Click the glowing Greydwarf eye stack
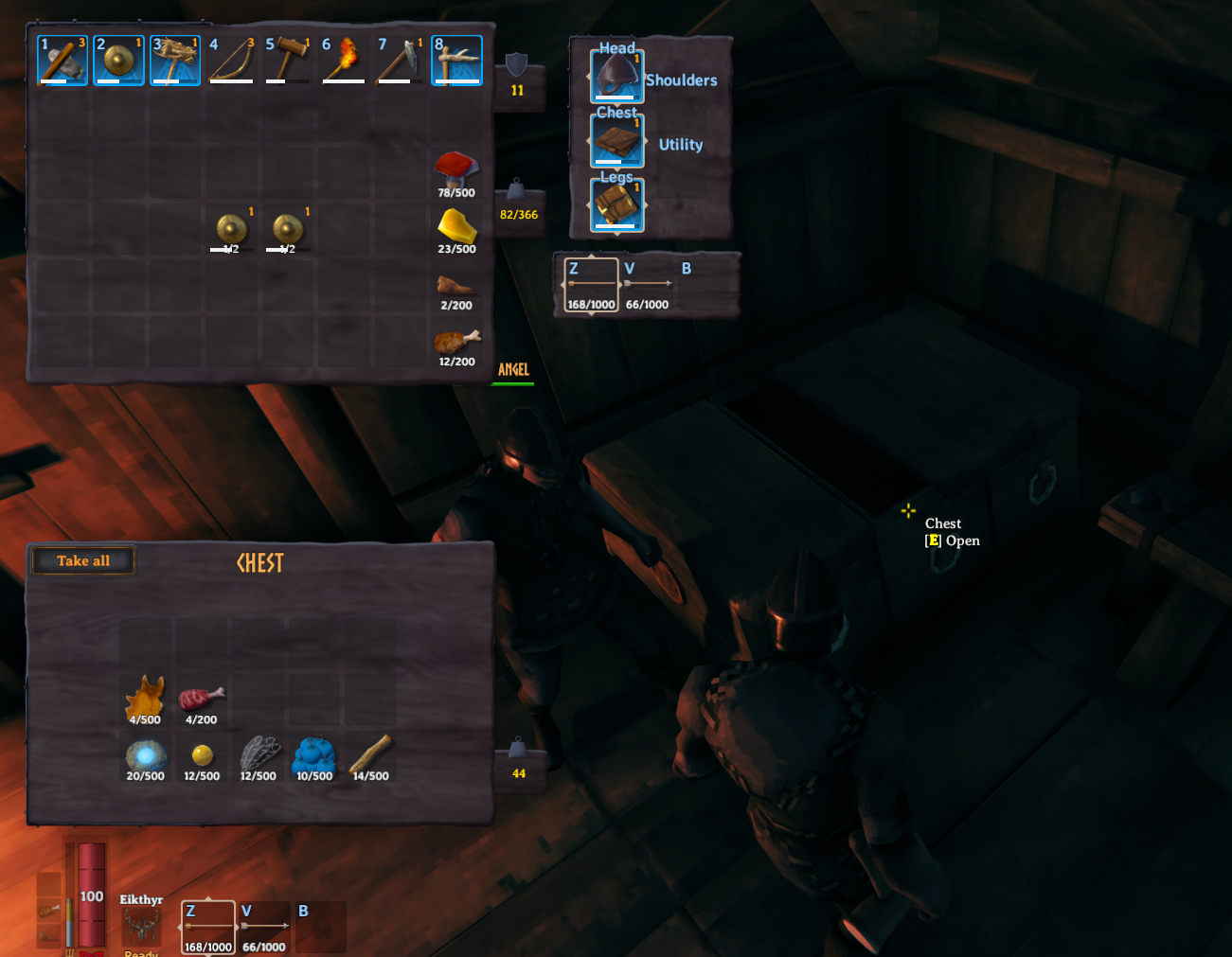Screen dimensions: 1232x957 pos(146,755)
